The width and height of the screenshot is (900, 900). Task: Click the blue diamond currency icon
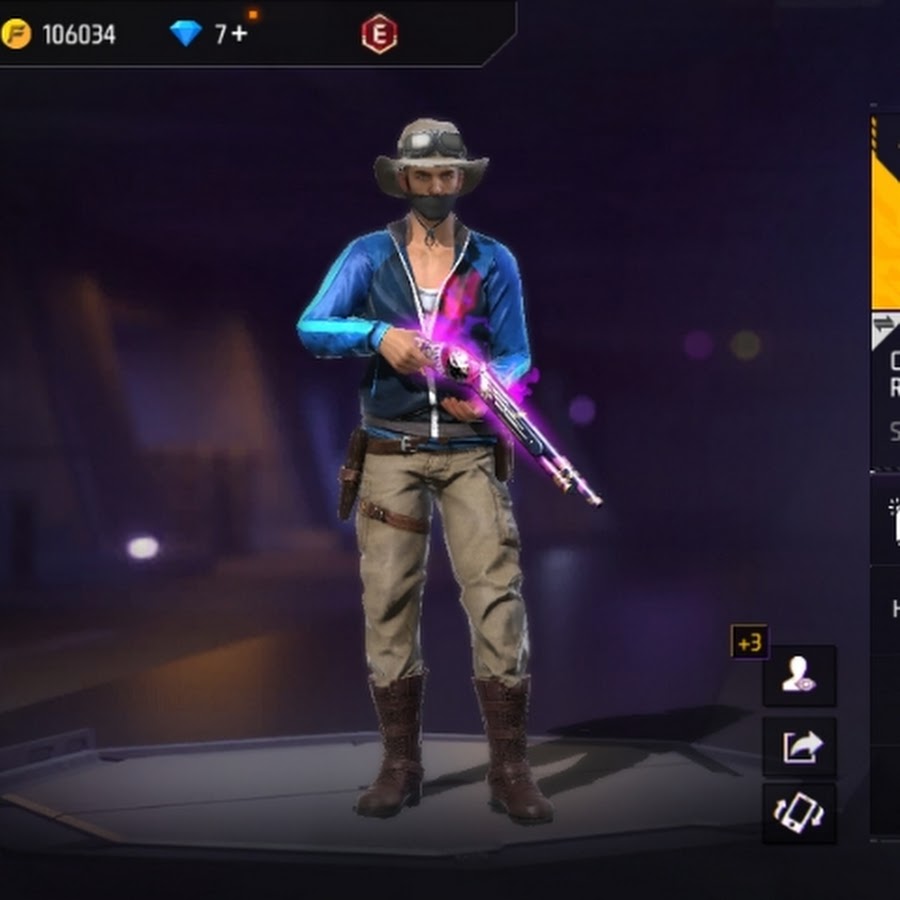point(186,35)
